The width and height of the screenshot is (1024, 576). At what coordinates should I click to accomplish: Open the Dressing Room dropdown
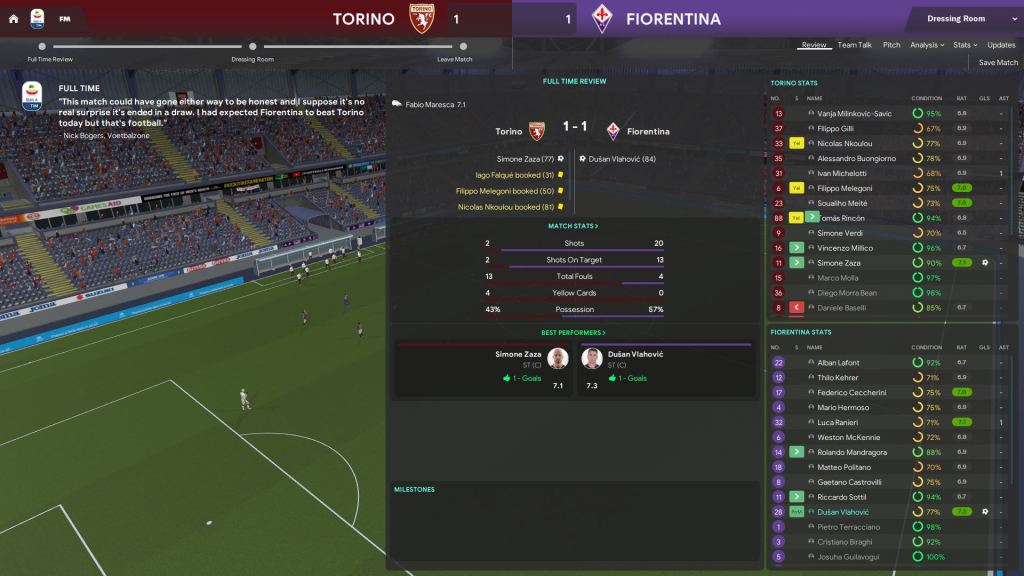click(961, 19)
